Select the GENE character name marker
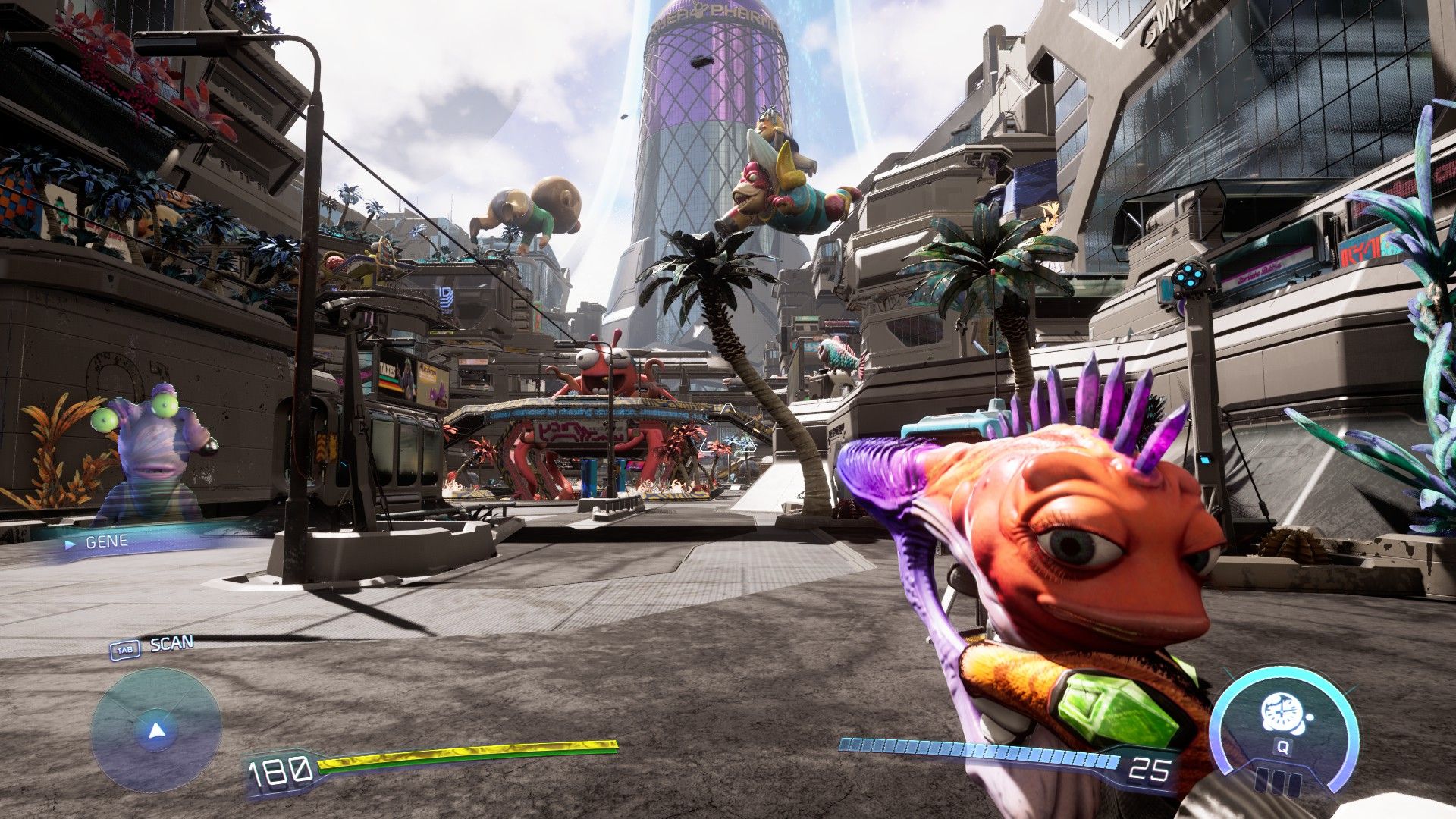 pyautogui.click(x=106, y=542)
